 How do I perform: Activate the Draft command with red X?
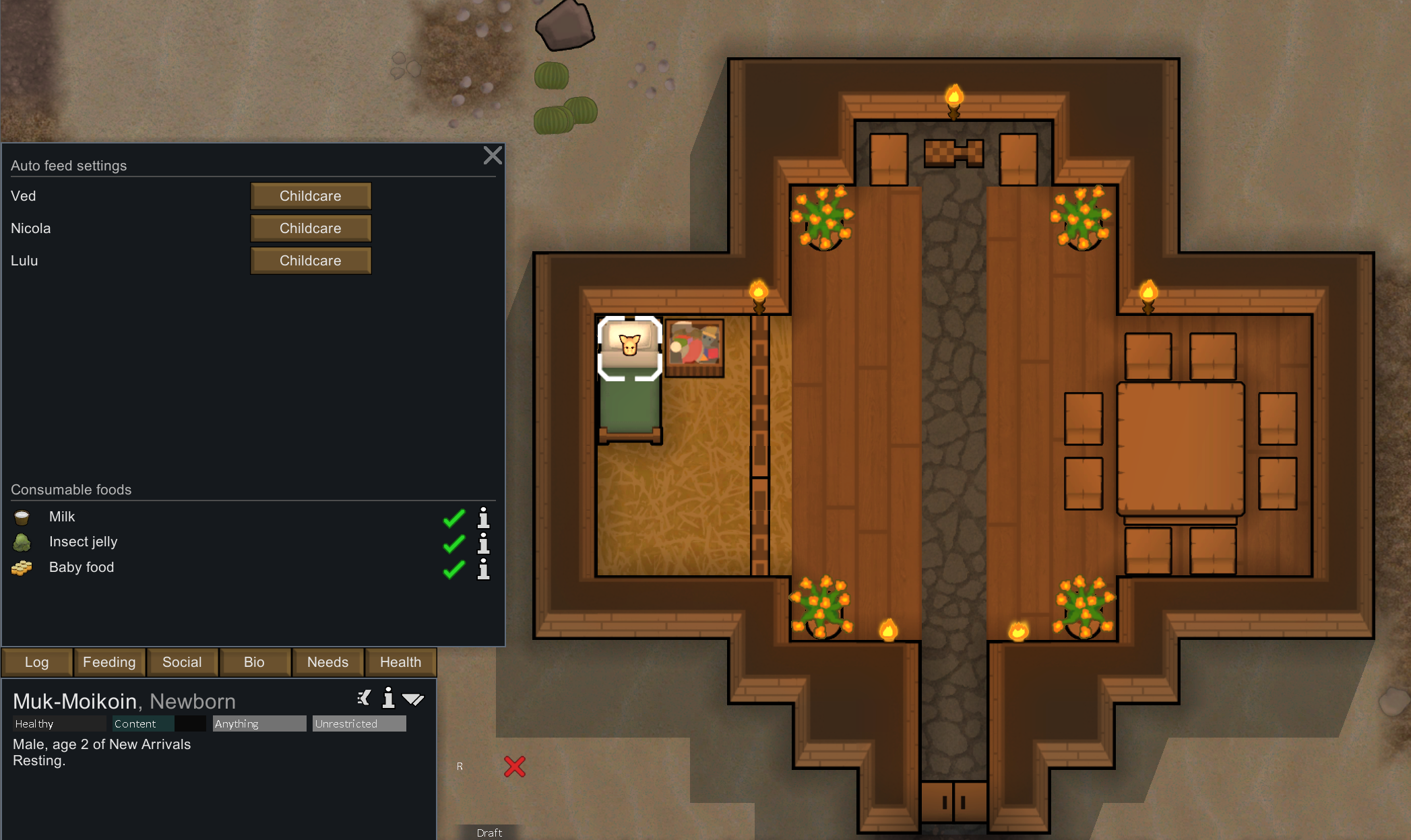pyautogui.click(x=515, y=767)
